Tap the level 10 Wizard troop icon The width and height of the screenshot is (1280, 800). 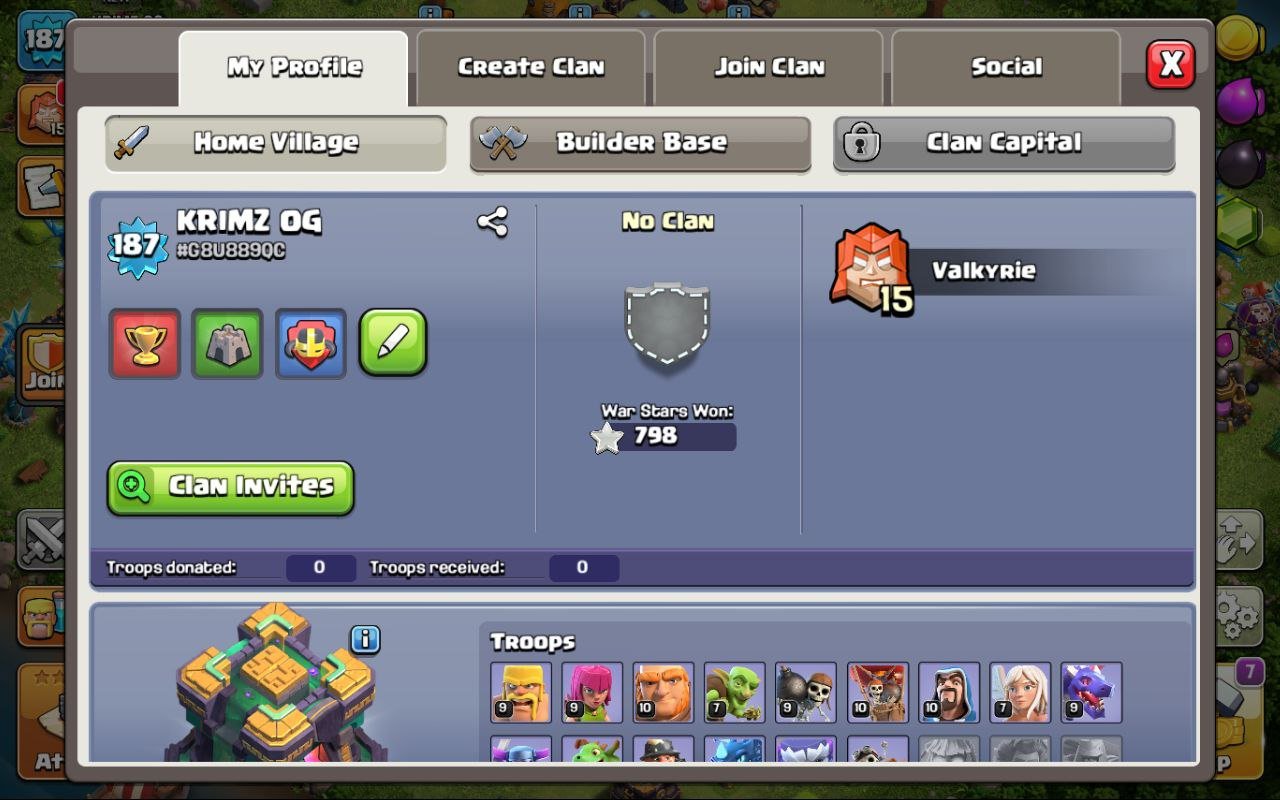pos(949,692)
